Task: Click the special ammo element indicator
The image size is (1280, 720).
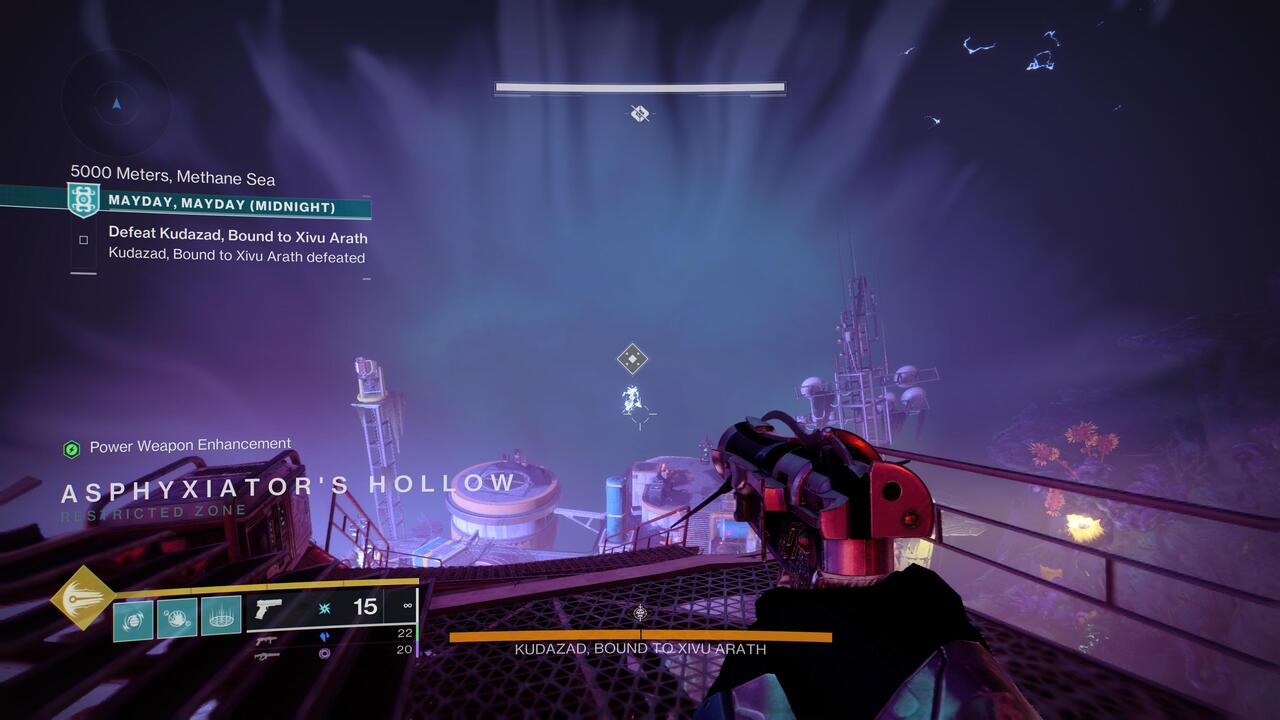Action: [x=323, y=636]
